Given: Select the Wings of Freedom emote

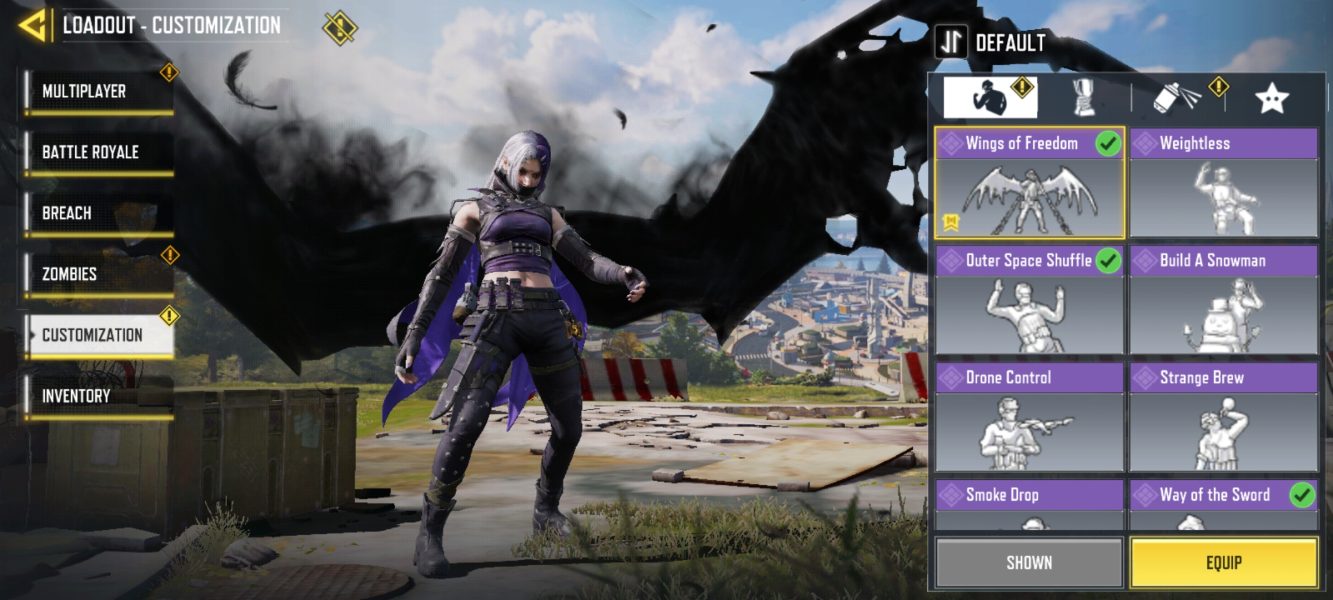Looking at the screenshot, I should click(x=1029, y=183).
